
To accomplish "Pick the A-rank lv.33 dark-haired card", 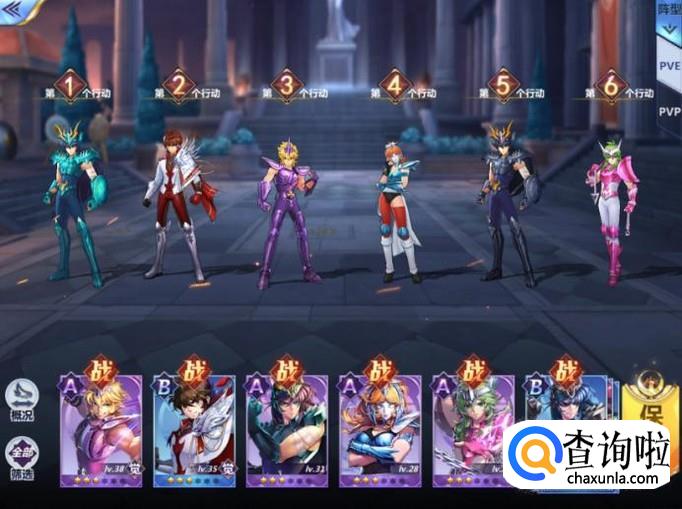I will click(288, 428).
